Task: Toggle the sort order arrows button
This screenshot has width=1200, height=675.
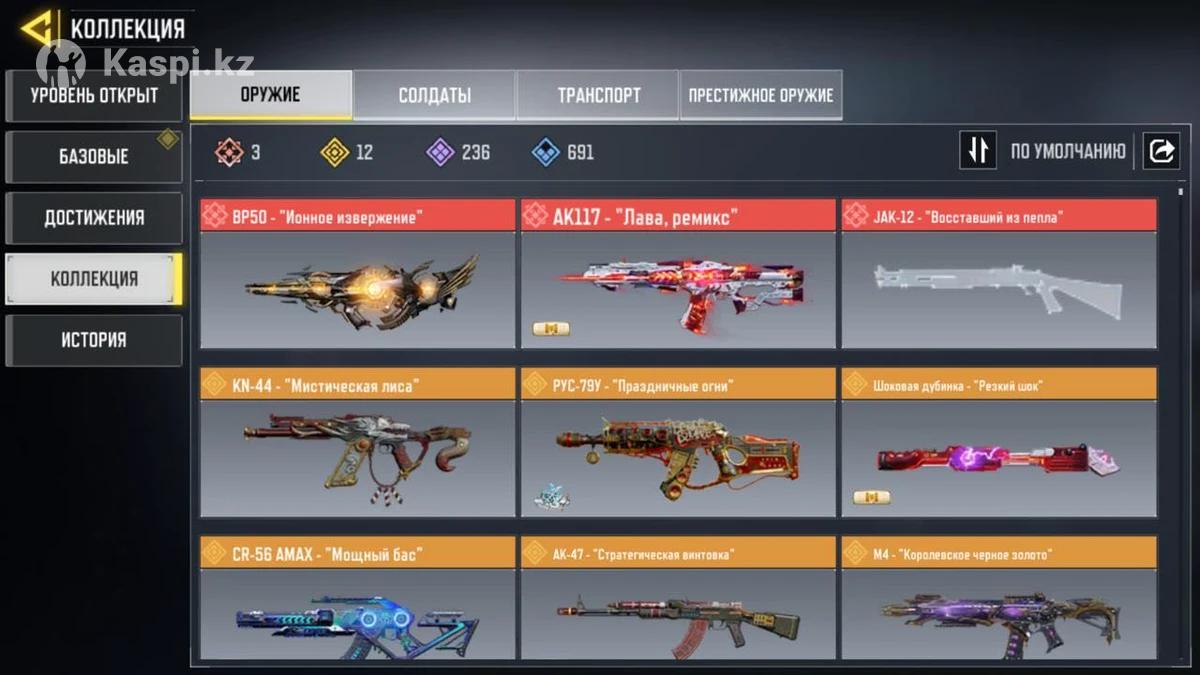Action: 978,151
